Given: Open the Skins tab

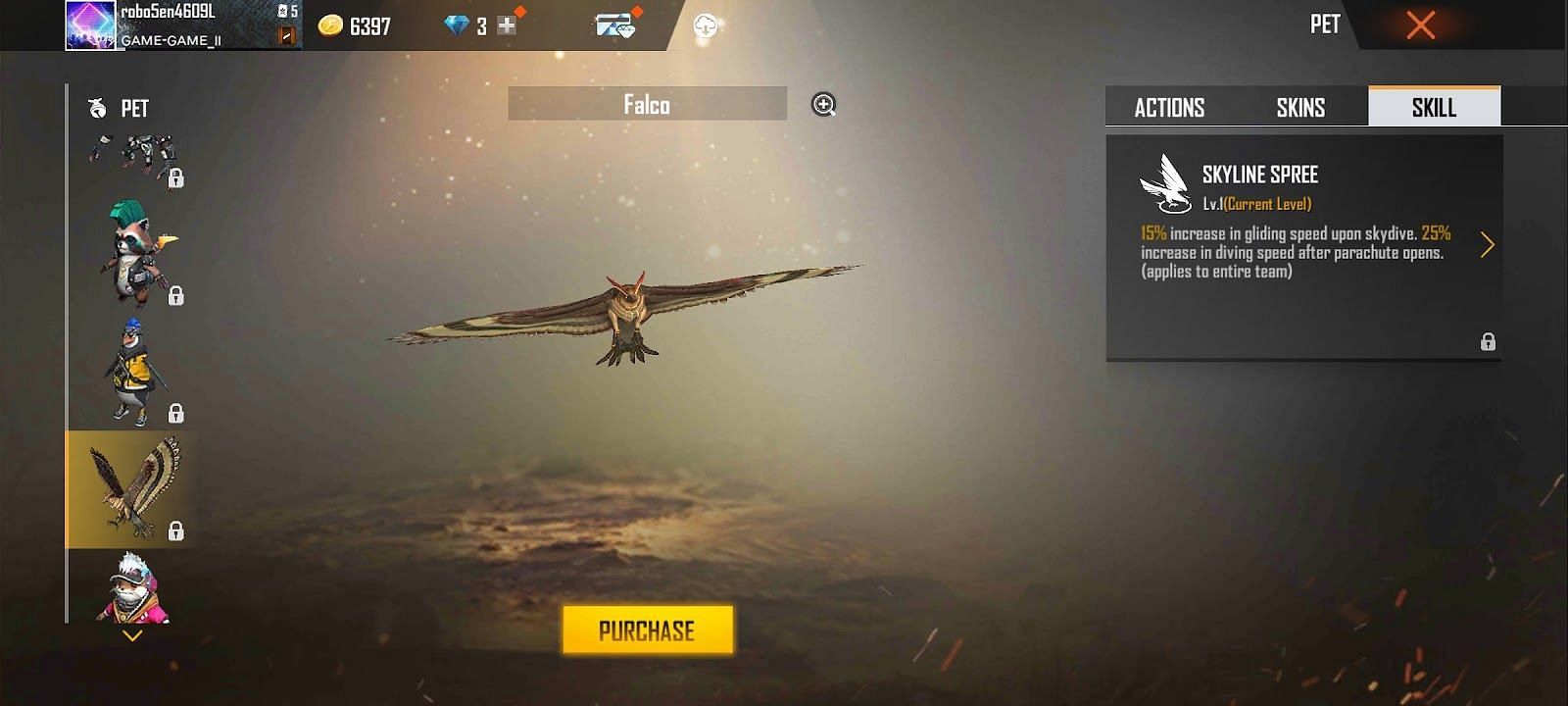Looking at the screenshot, I should point(1300,107).
